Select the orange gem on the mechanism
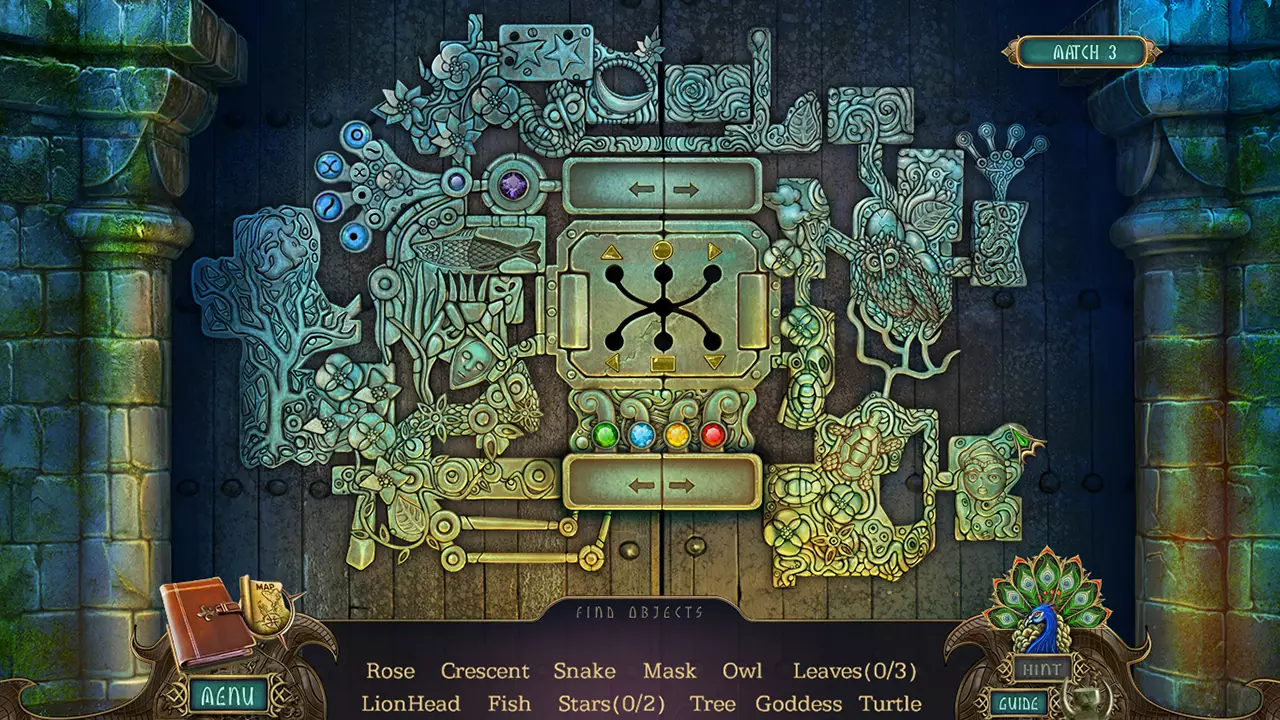This screenshot has height=720, width=1280. 678,433
